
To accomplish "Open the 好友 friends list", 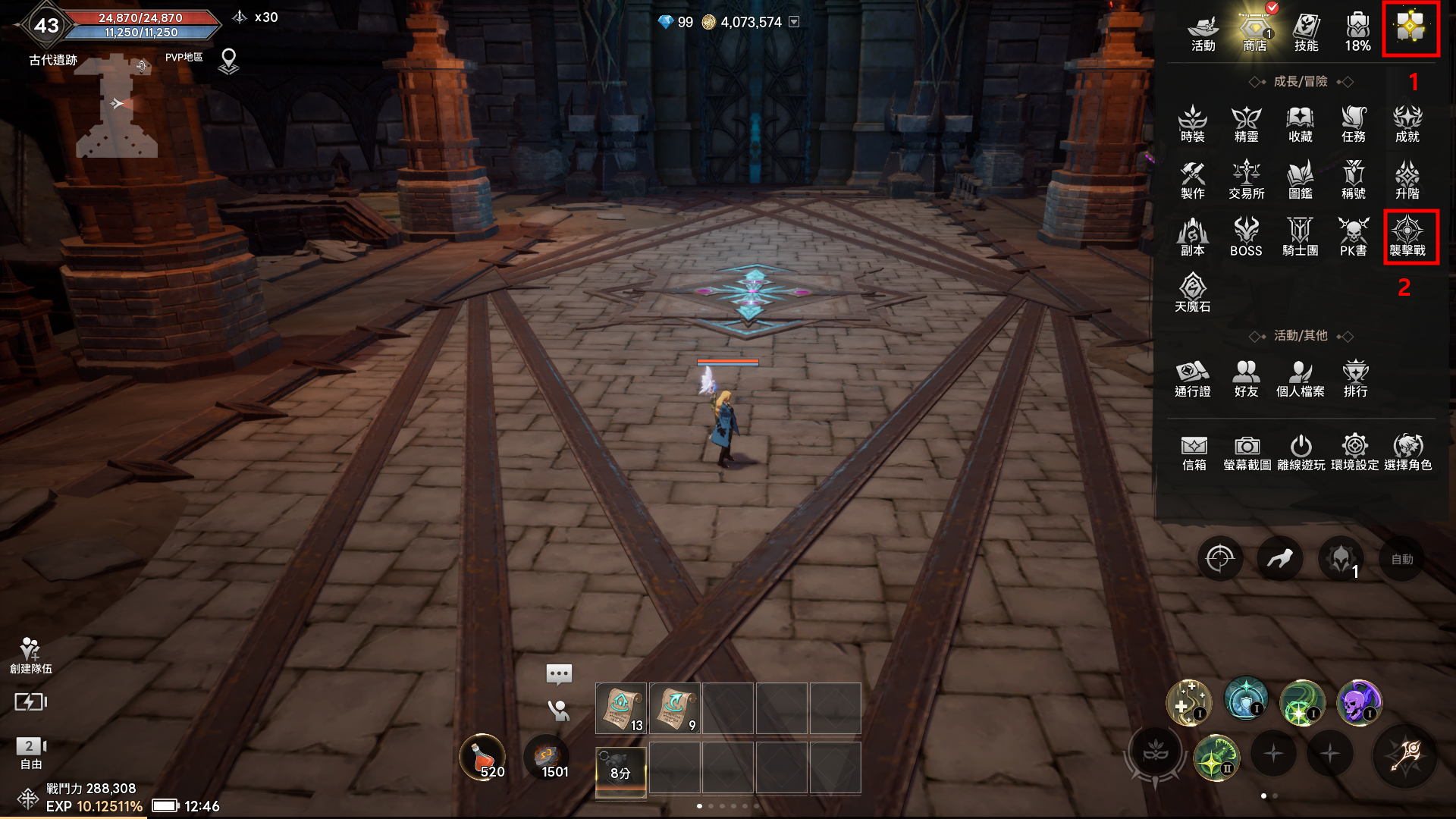I will click(1246, 378).
